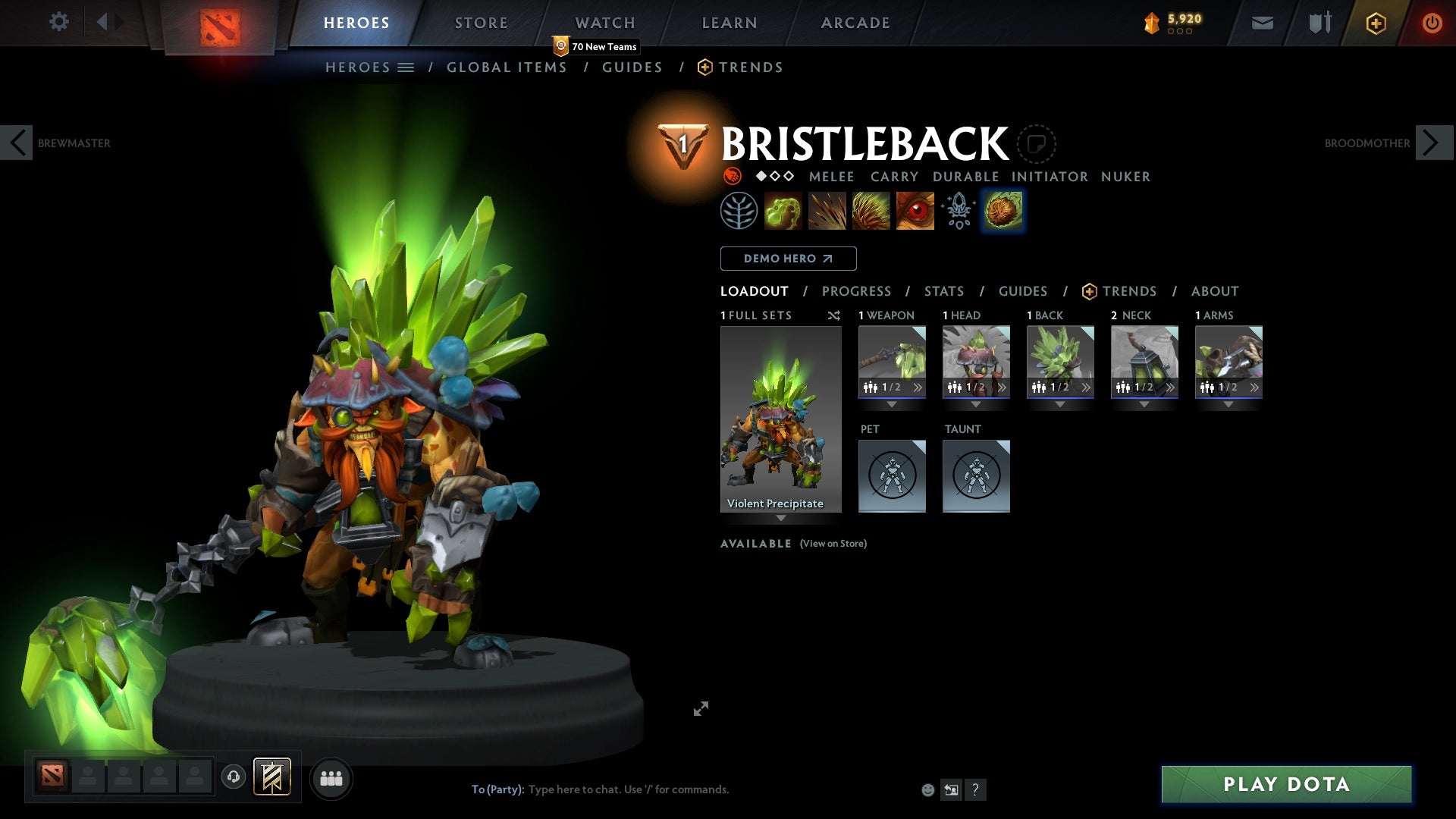Click the question mark help toggle near chat
The height and width of the screenshot is (819, 1456).
click(x=975, y=789)
